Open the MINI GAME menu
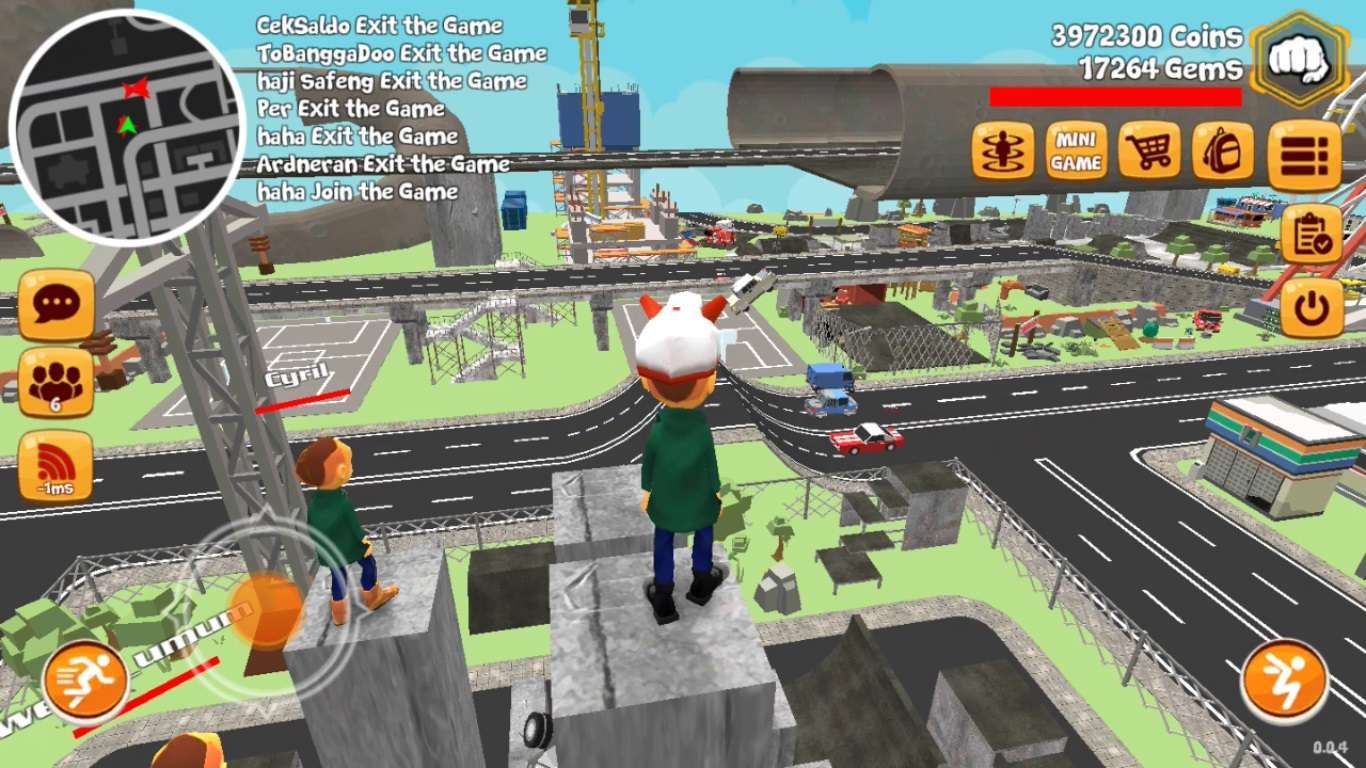The width and height of the screenshot is (1366, 768). coord(1076,152)
